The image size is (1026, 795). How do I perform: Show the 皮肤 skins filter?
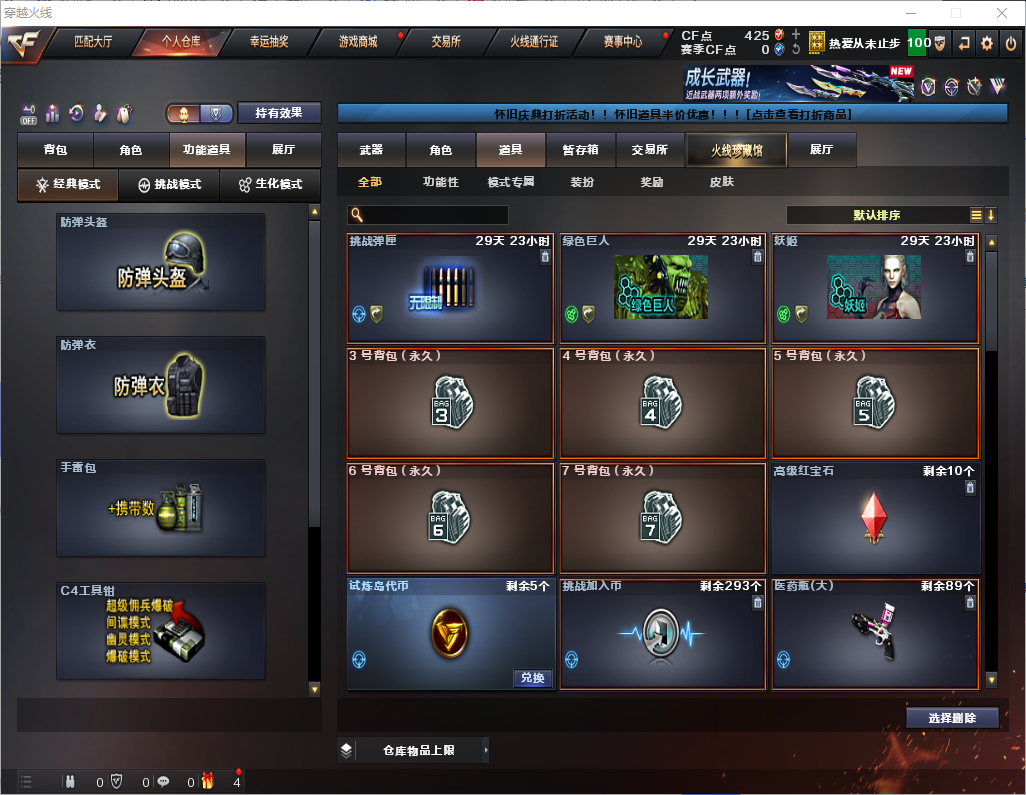721,183
